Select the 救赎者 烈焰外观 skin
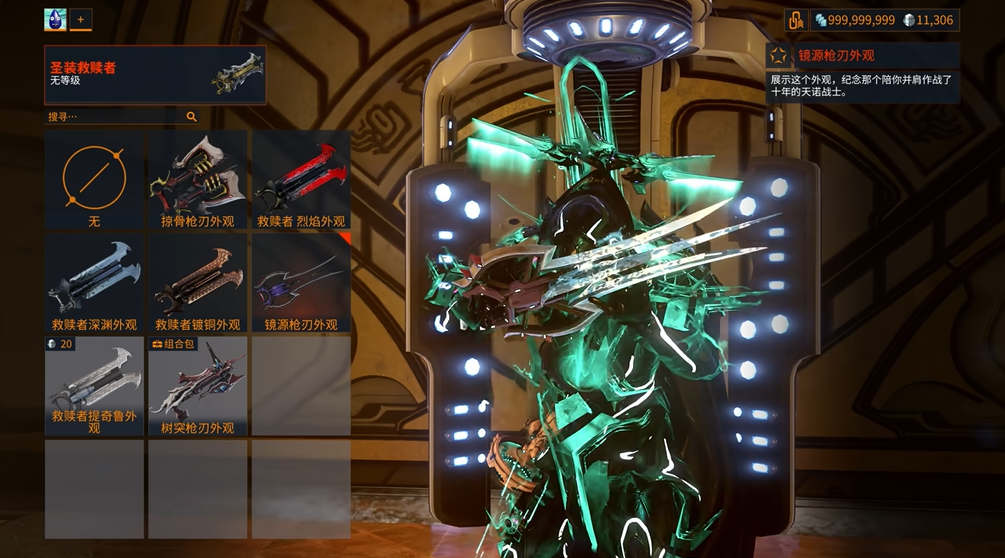 300,181
